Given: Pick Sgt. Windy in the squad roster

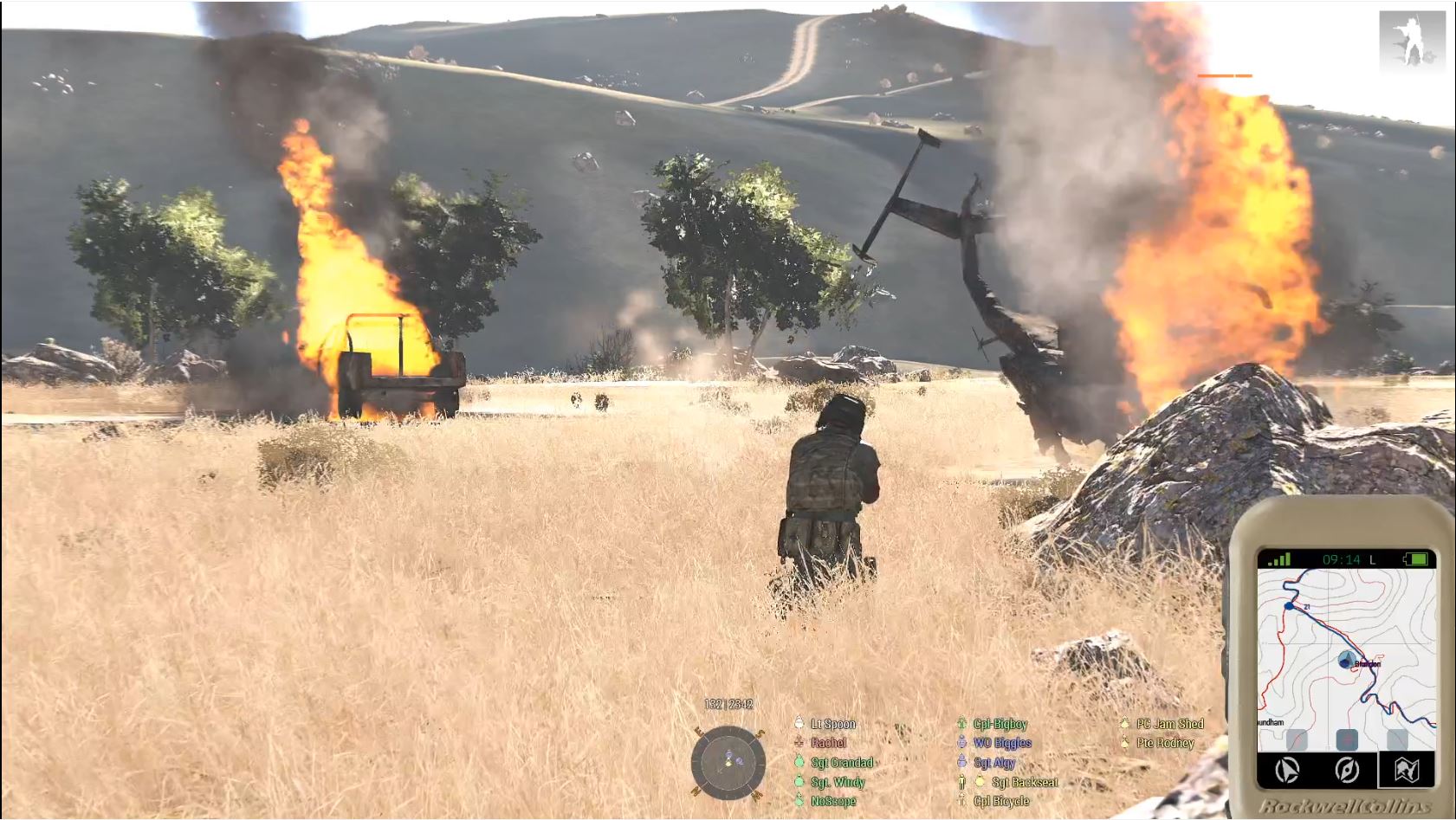Looking at the screenshot, I should 838,782.
